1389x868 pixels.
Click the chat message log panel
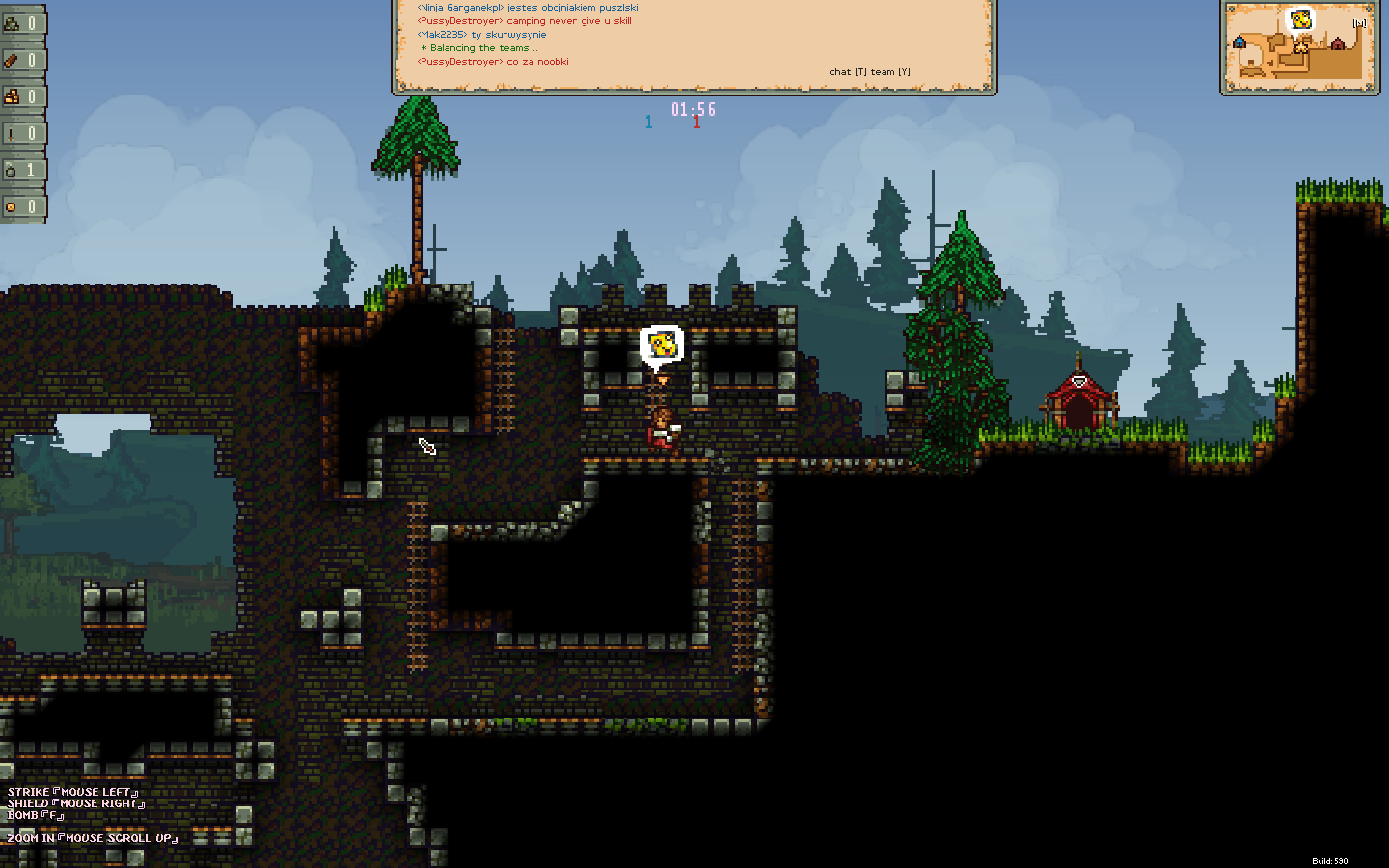[x=694, y=45]
